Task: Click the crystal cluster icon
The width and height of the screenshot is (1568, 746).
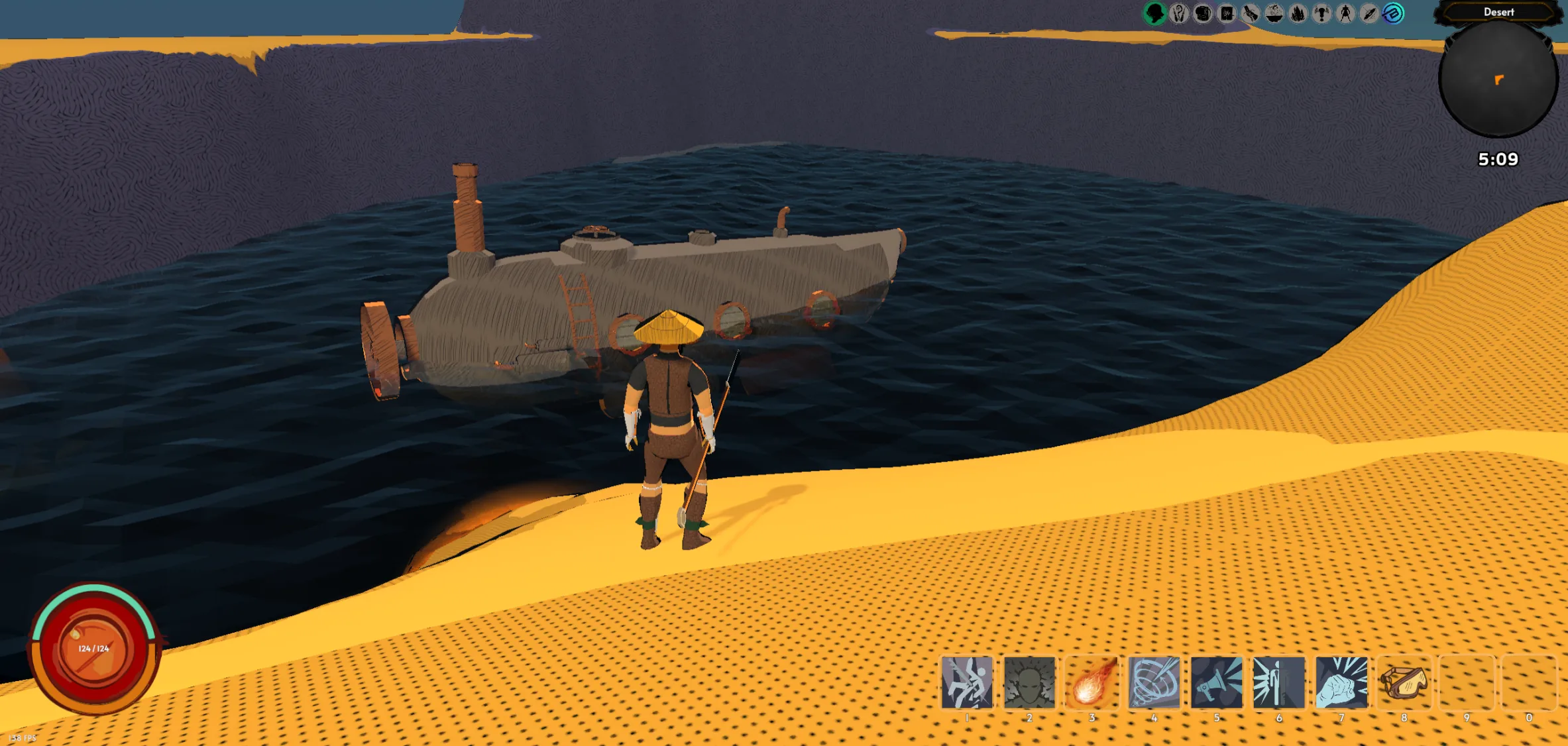Action: click(x=1298, y=13)
